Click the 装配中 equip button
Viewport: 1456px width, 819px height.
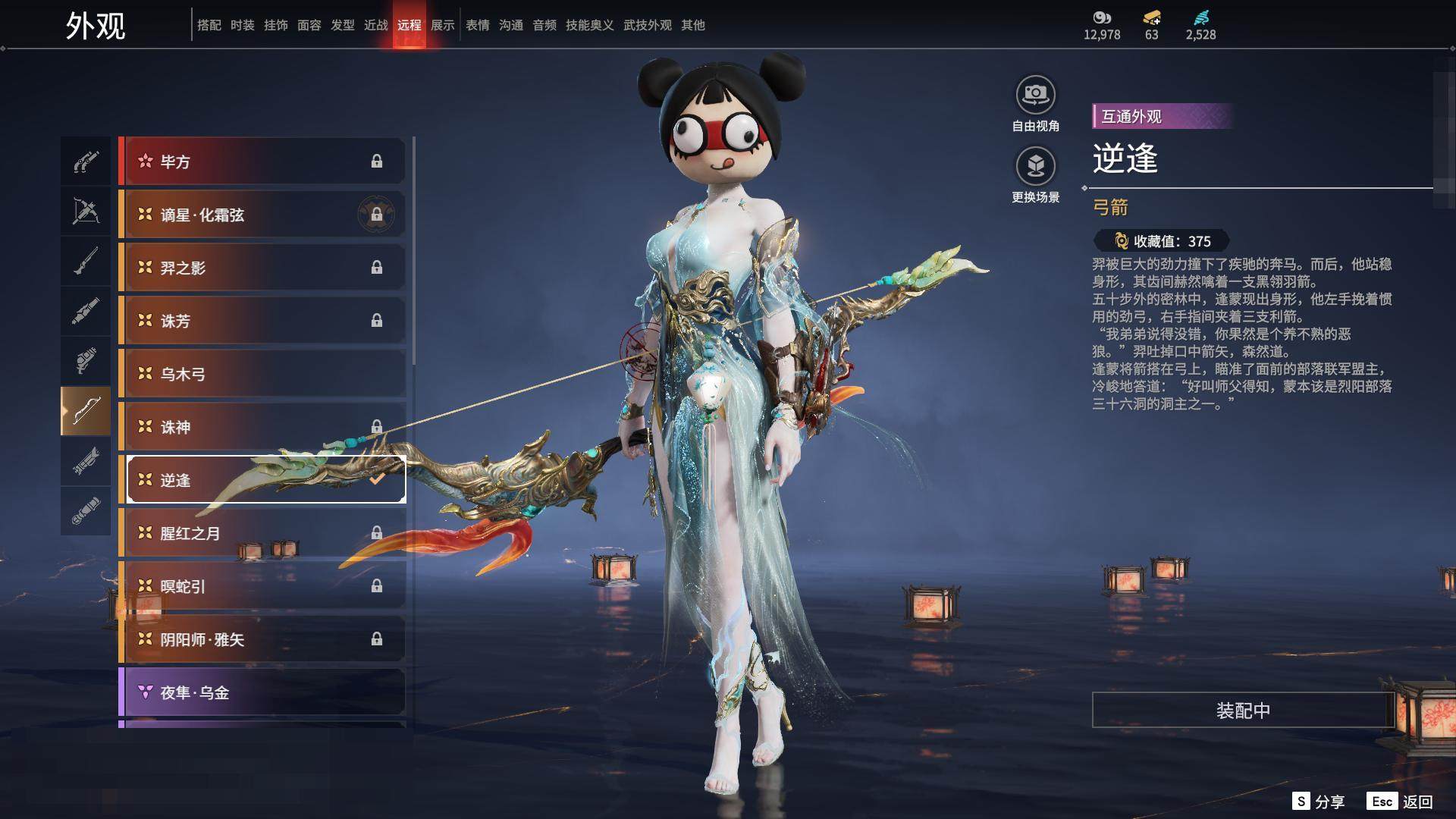(x=1242, y=710)
